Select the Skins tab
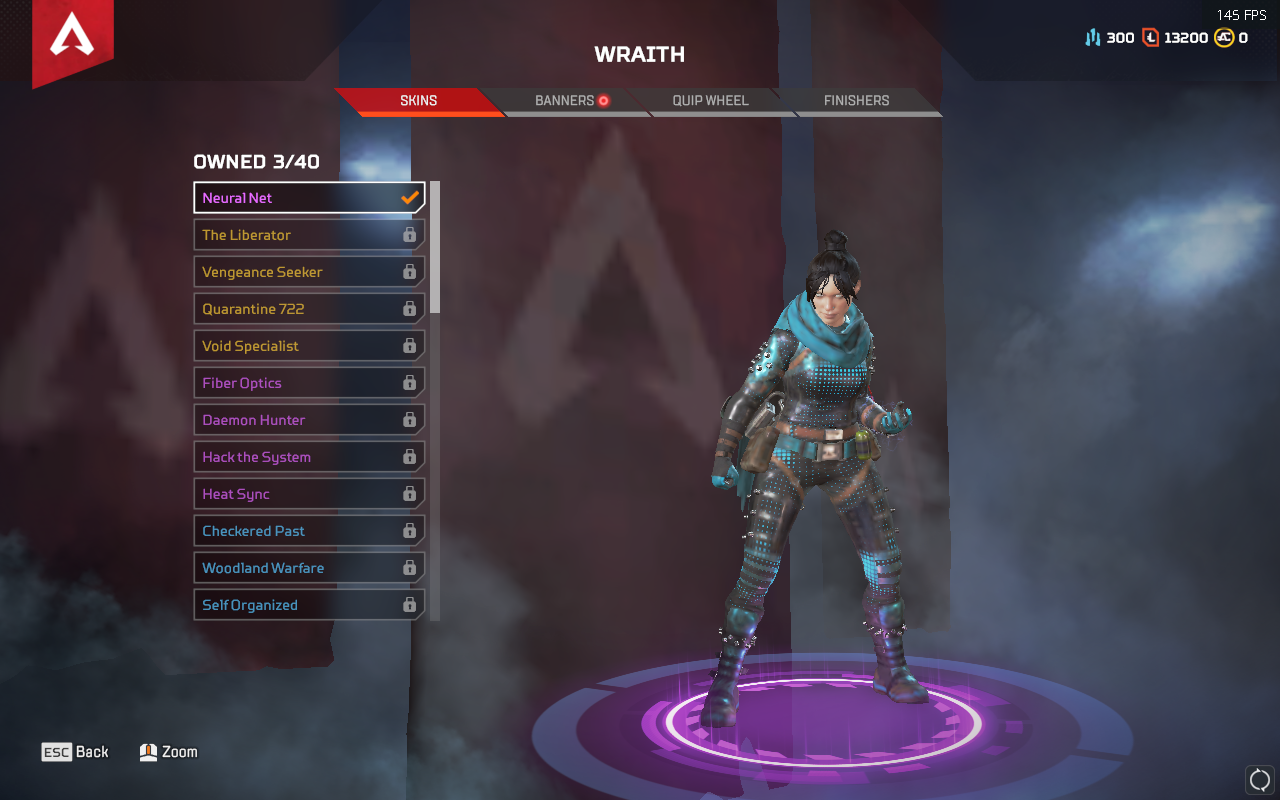This screenshot has width=1280, height=800. (x=418, y=101)
